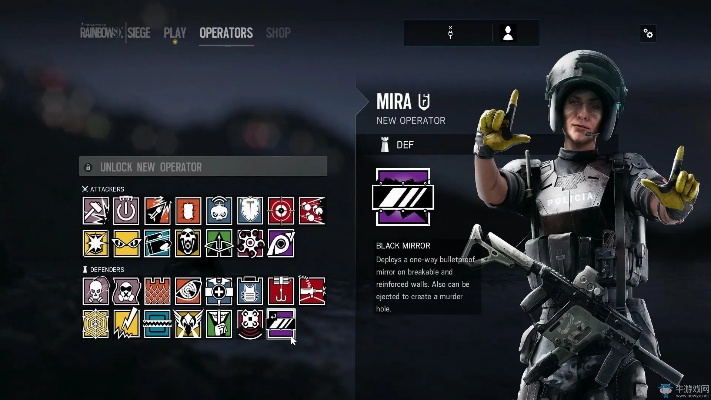This screenshot has width=711, height=400.
Task: Choose Thatcher's power symbol operator icon
Action: [126, 210]
